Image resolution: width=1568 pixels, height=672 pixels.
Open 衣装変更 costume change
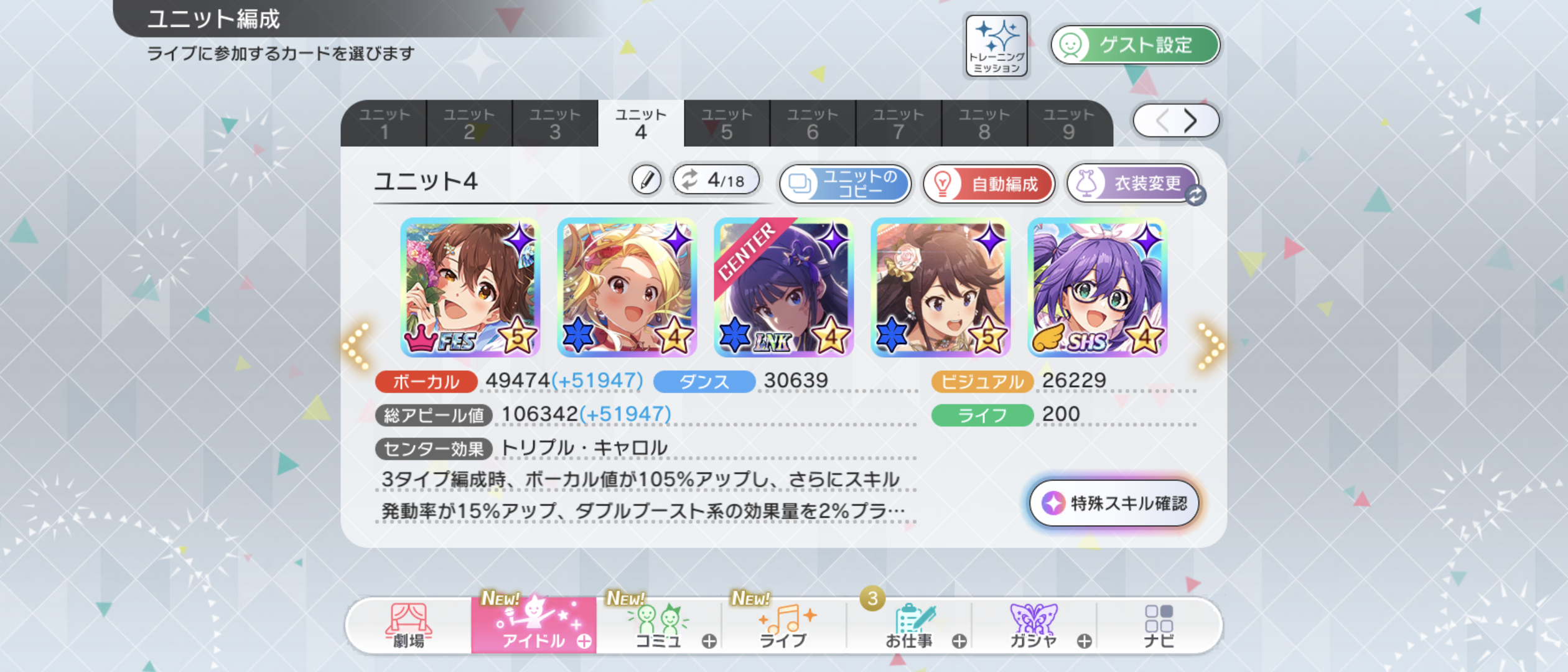(x=1132, y=184)
